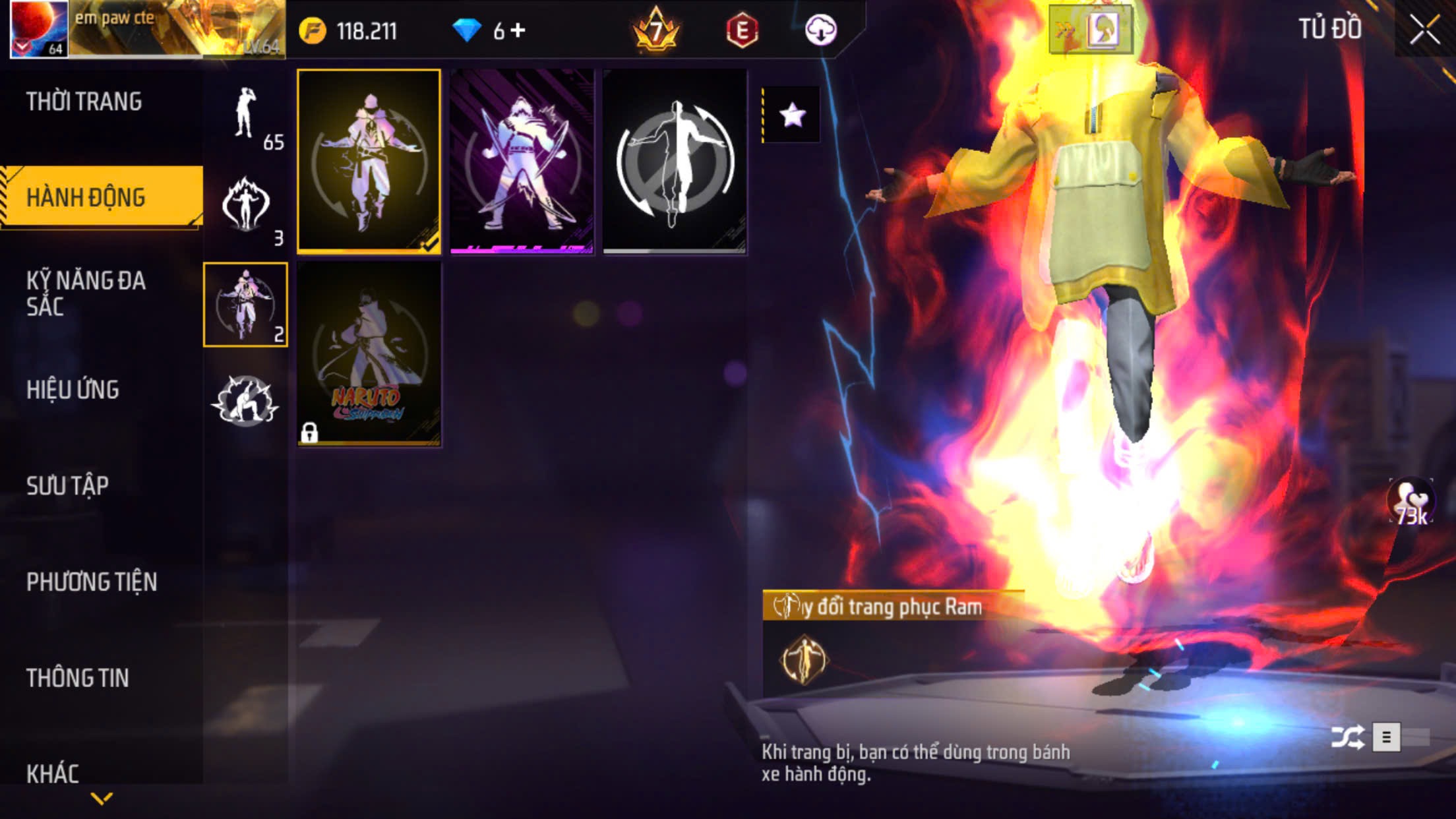Go to the Phương Tiện section

pos(92,582)
